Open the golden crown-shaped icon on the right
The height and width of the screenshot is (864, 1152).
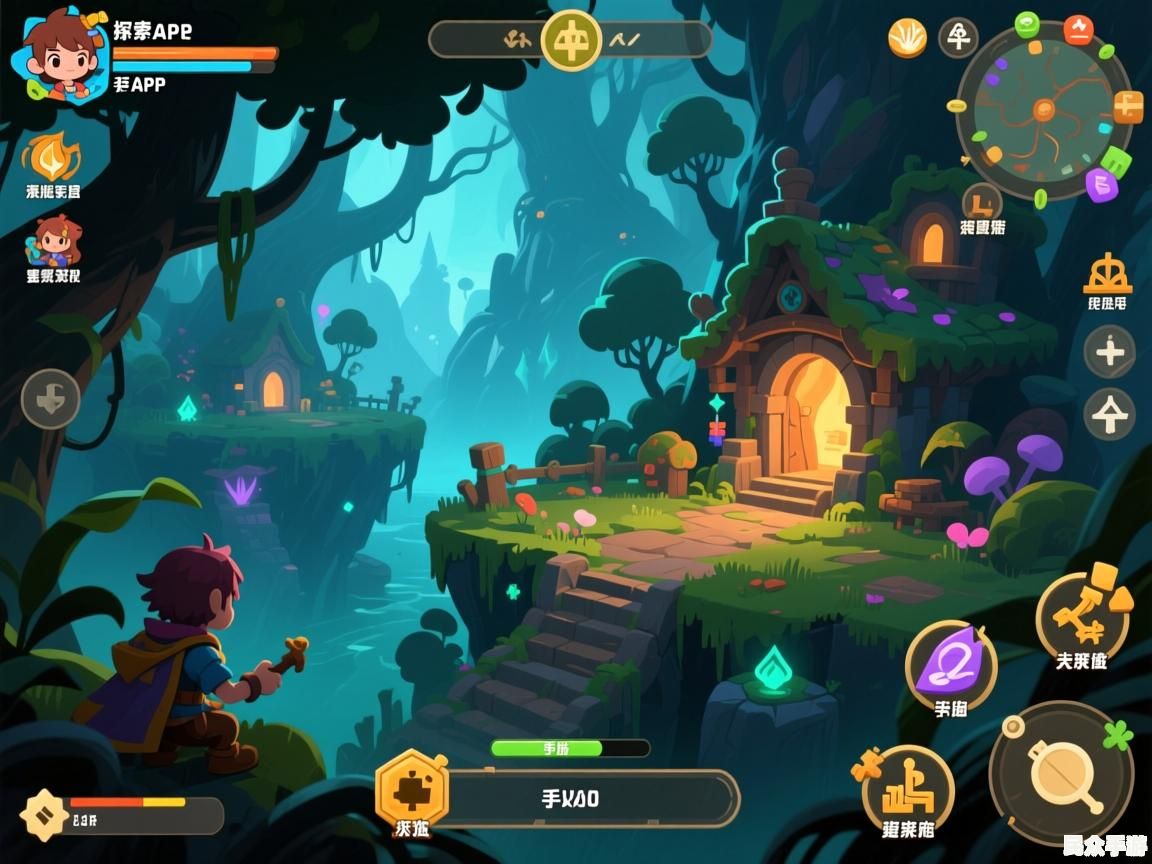pyautogui.click(x=1107, y=274)
